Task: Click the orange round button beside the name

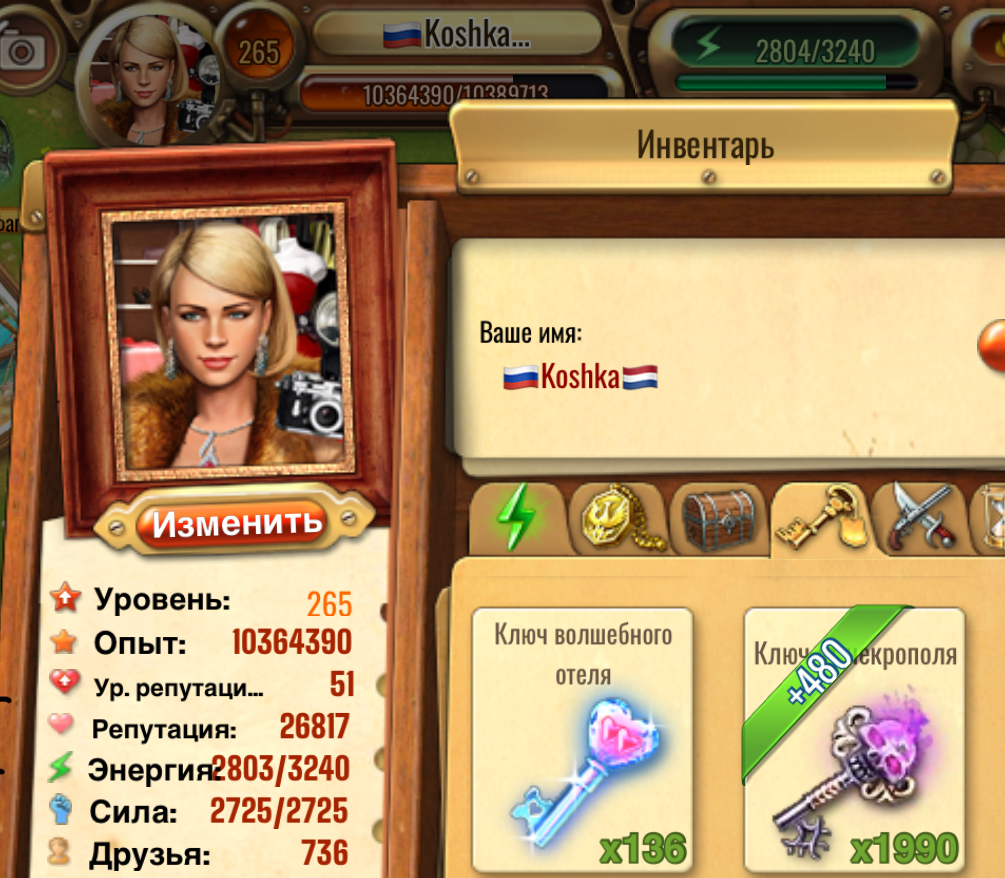Action: 994,345
